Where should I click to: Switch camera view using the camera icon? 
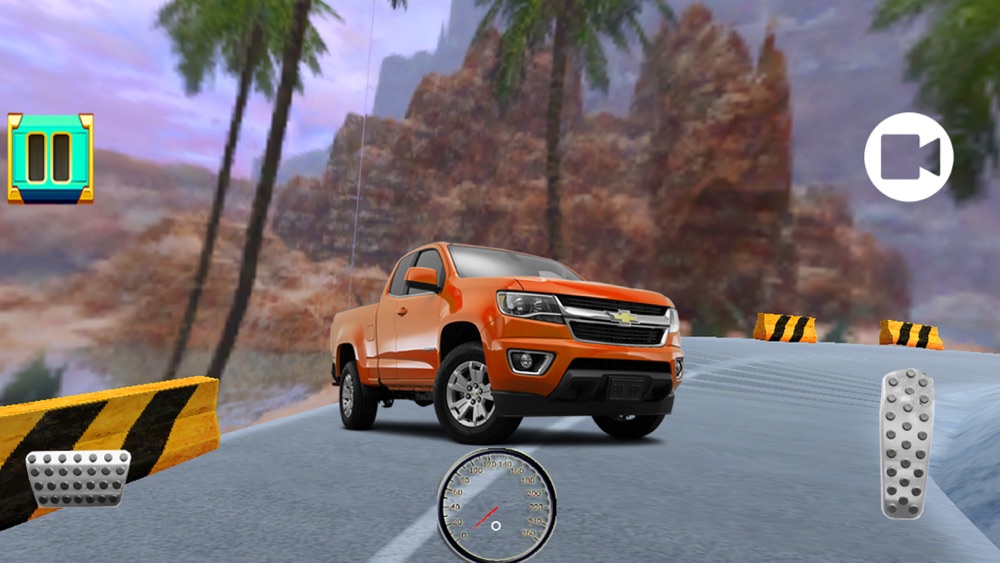(x=908, y=157)
